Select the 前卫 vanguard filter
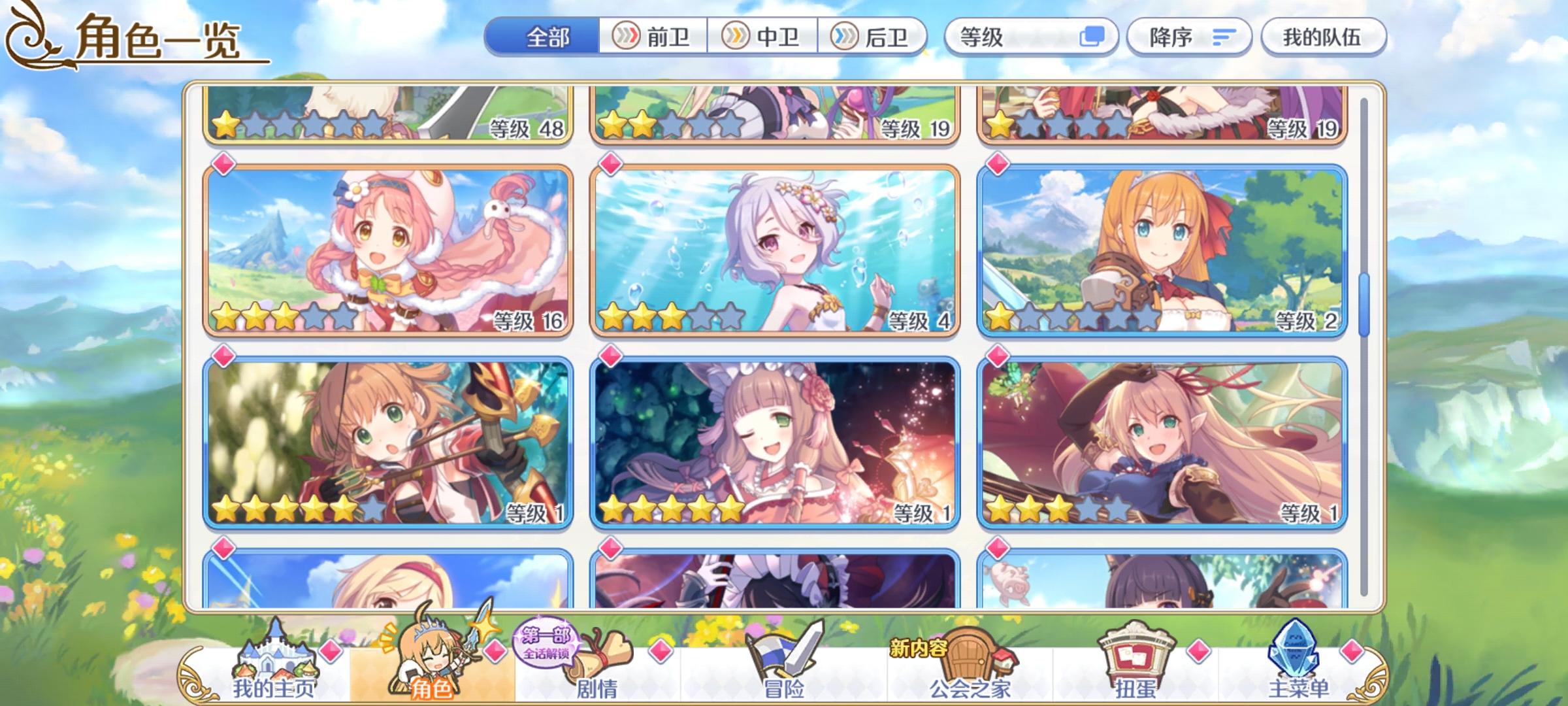Viewport: 1568px width, 706px height. coord(653,37)
